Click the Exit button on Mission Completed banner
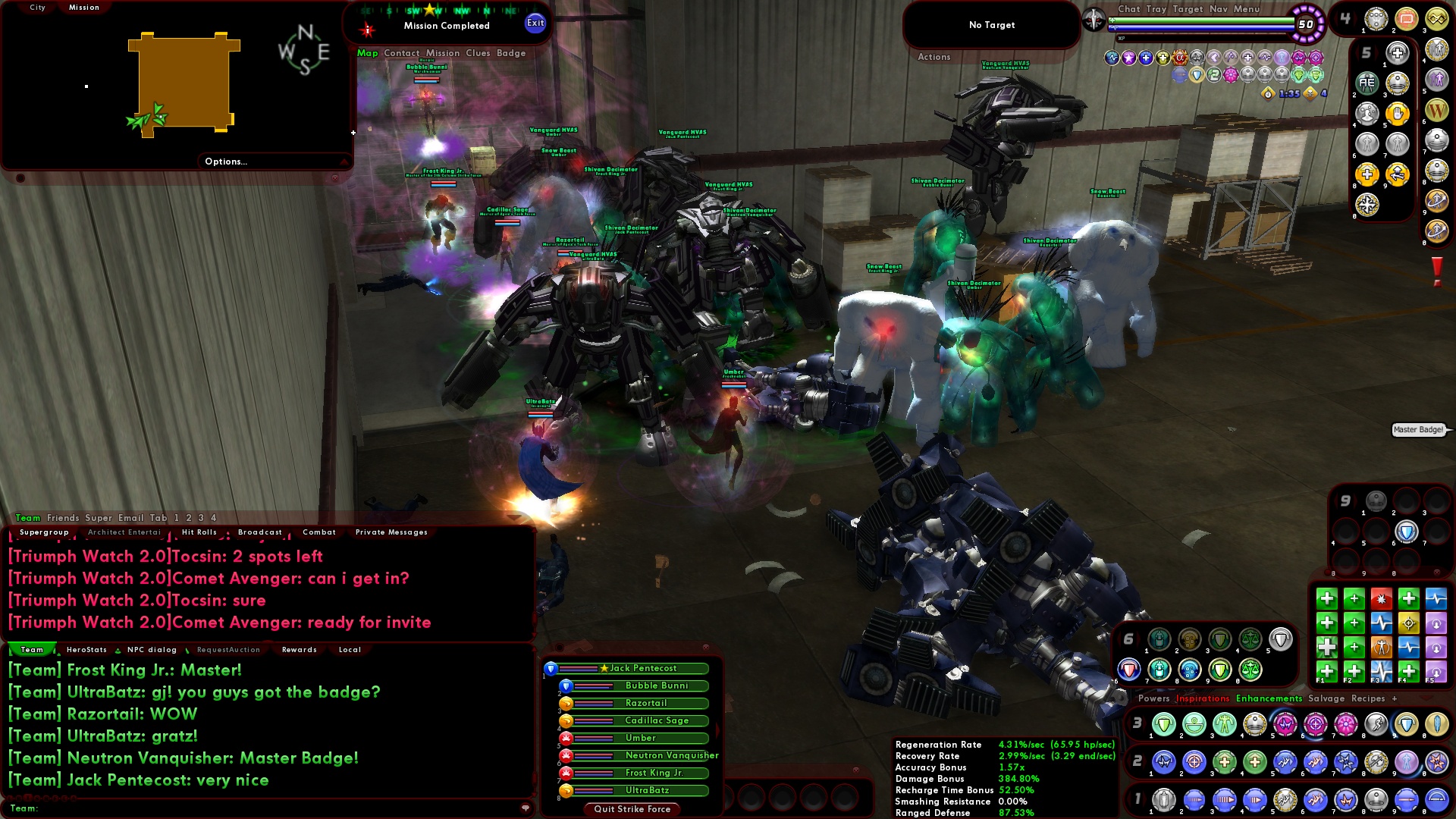The image size is (1456, 819). click(536, 24)
